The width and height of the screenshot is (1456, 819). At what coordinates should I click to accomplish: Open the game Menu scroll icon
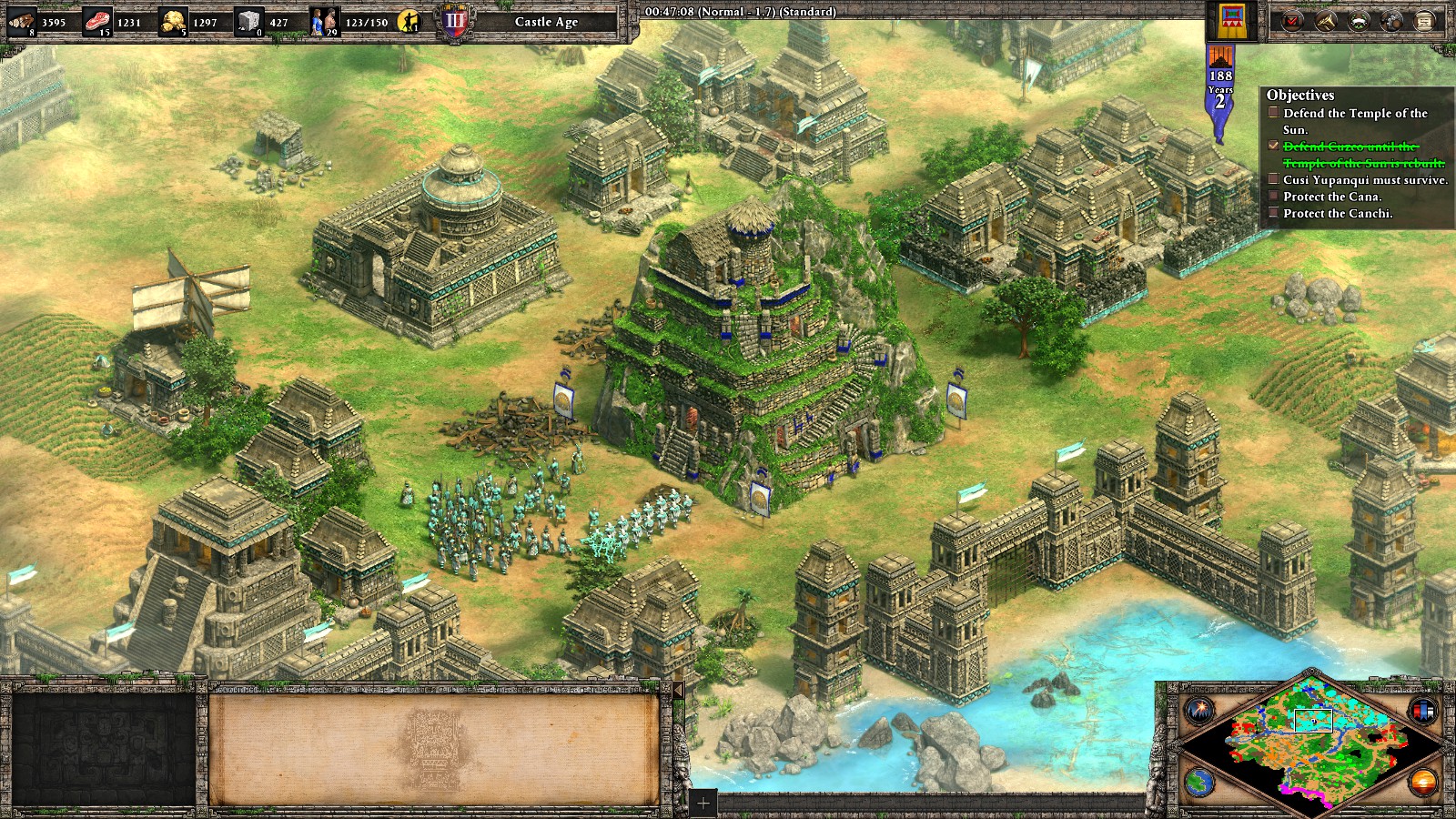click(1425, 20)
